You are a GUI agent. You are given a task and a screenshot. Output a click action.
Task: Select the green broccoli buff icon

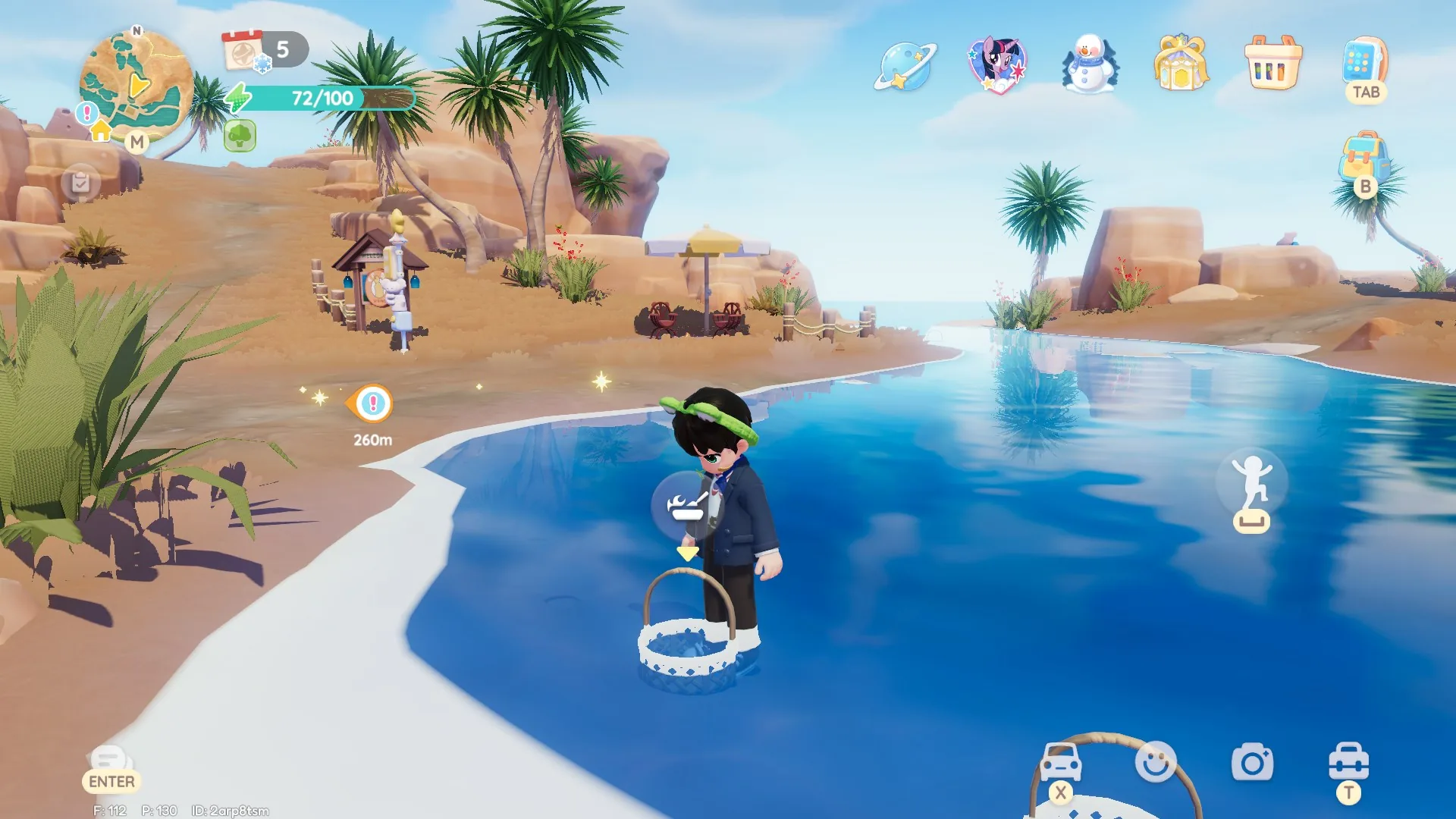[x=240, y=136]
